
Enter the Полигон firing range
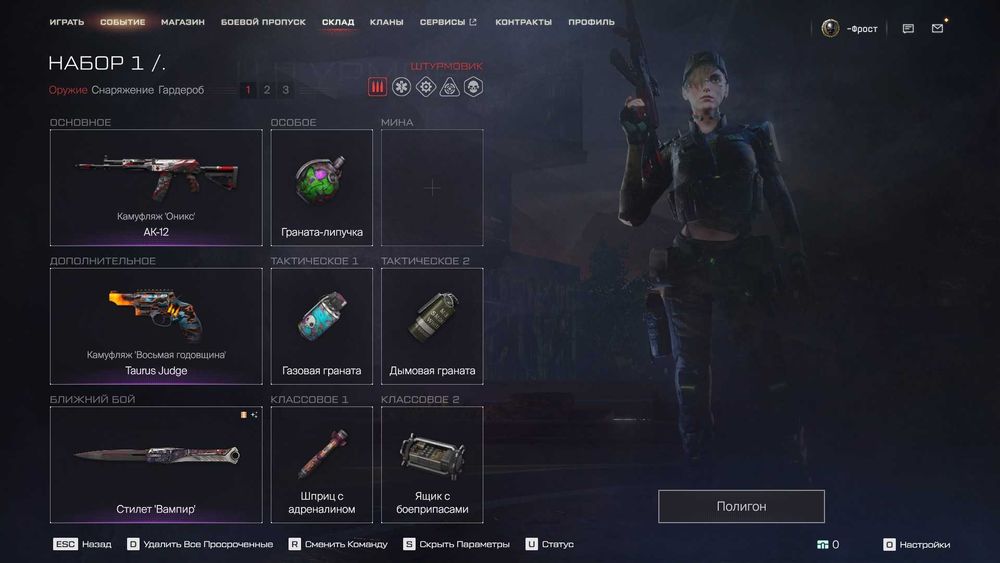pos(741,506)
